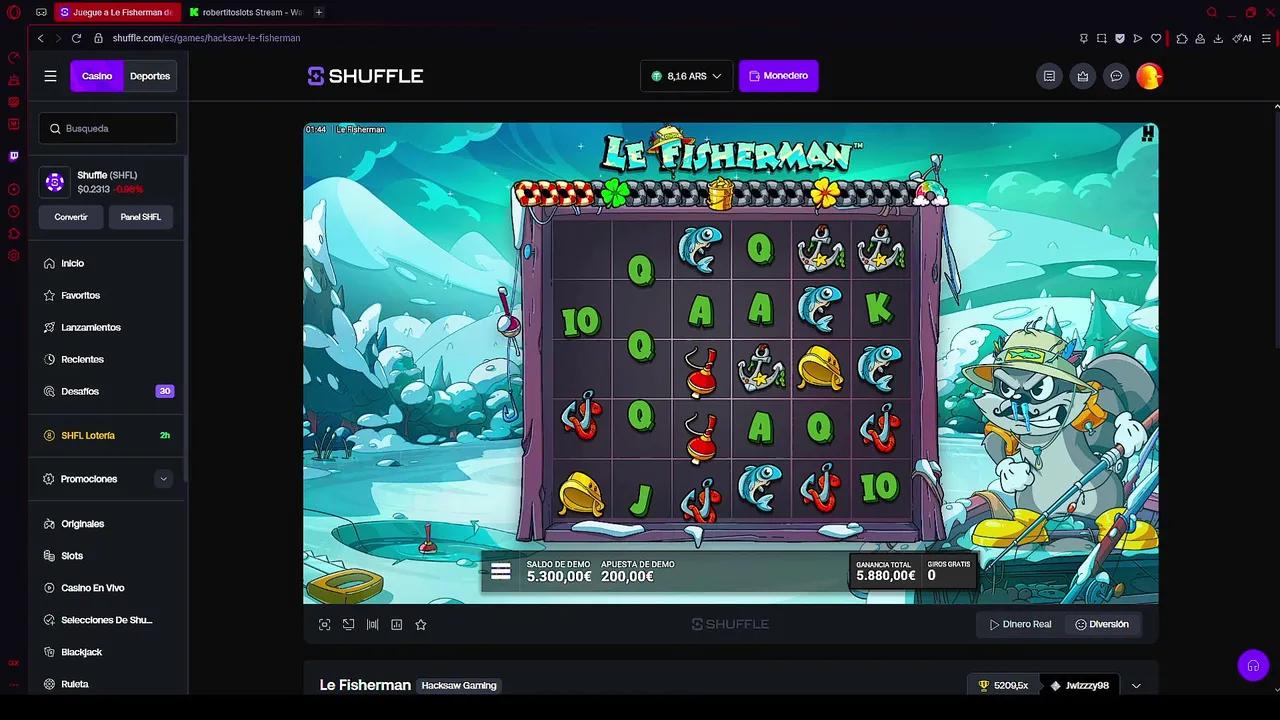Switch to the Deportes tab
Screen dimensions: 1280x720
coord(150,75)
